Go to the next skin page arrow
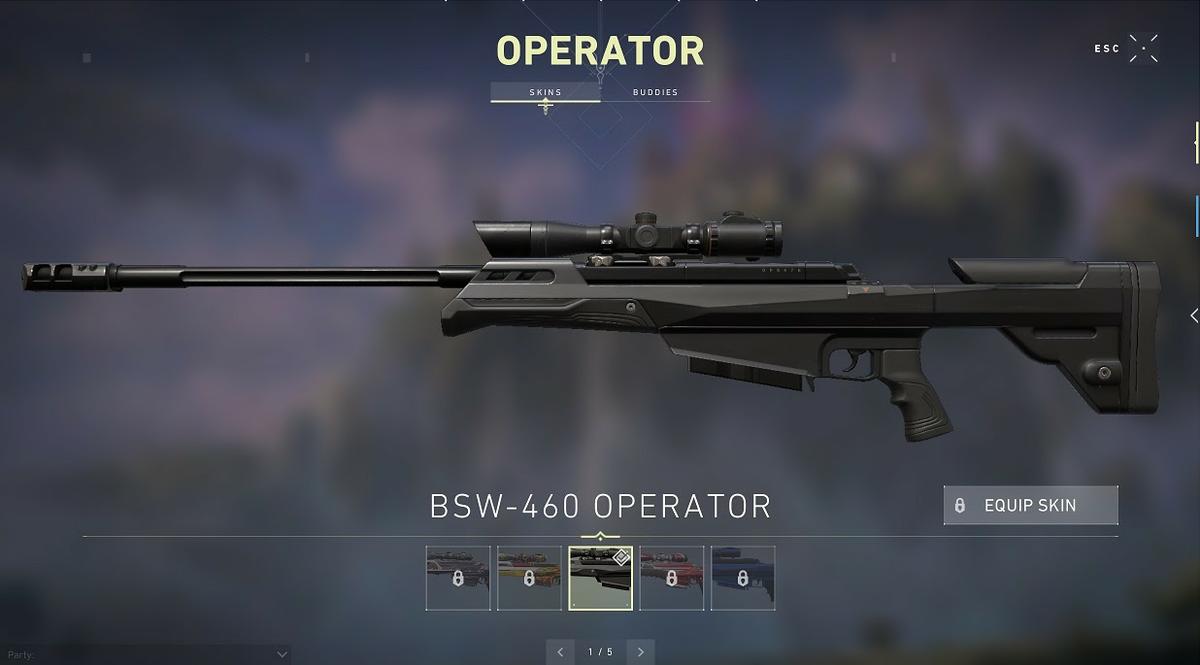Screen dimensions: 1200x665 (641, 652)
